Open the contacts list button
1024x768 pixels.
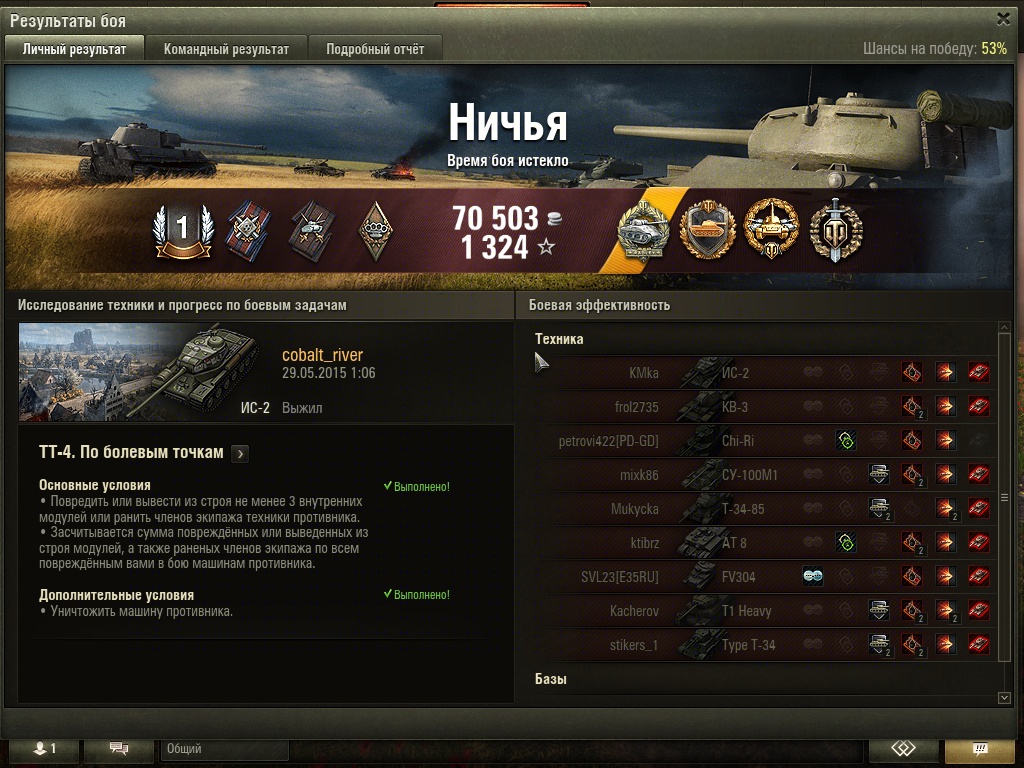(x=40, y=749)
